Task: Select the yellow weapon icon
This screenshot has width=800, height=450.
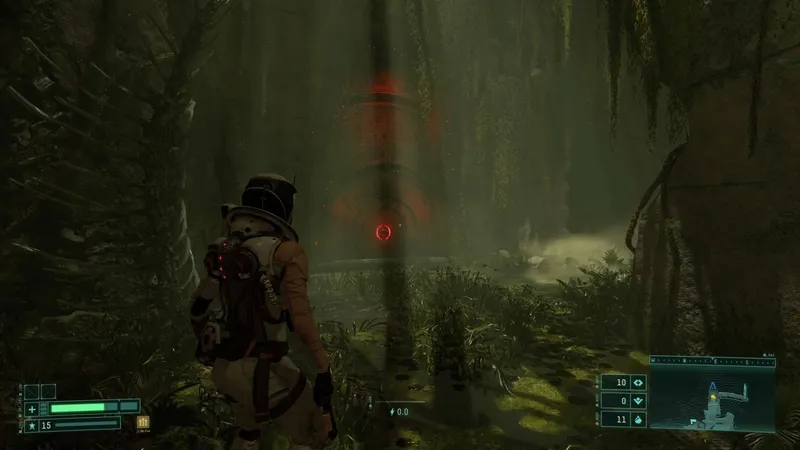Action: (143, 422)
